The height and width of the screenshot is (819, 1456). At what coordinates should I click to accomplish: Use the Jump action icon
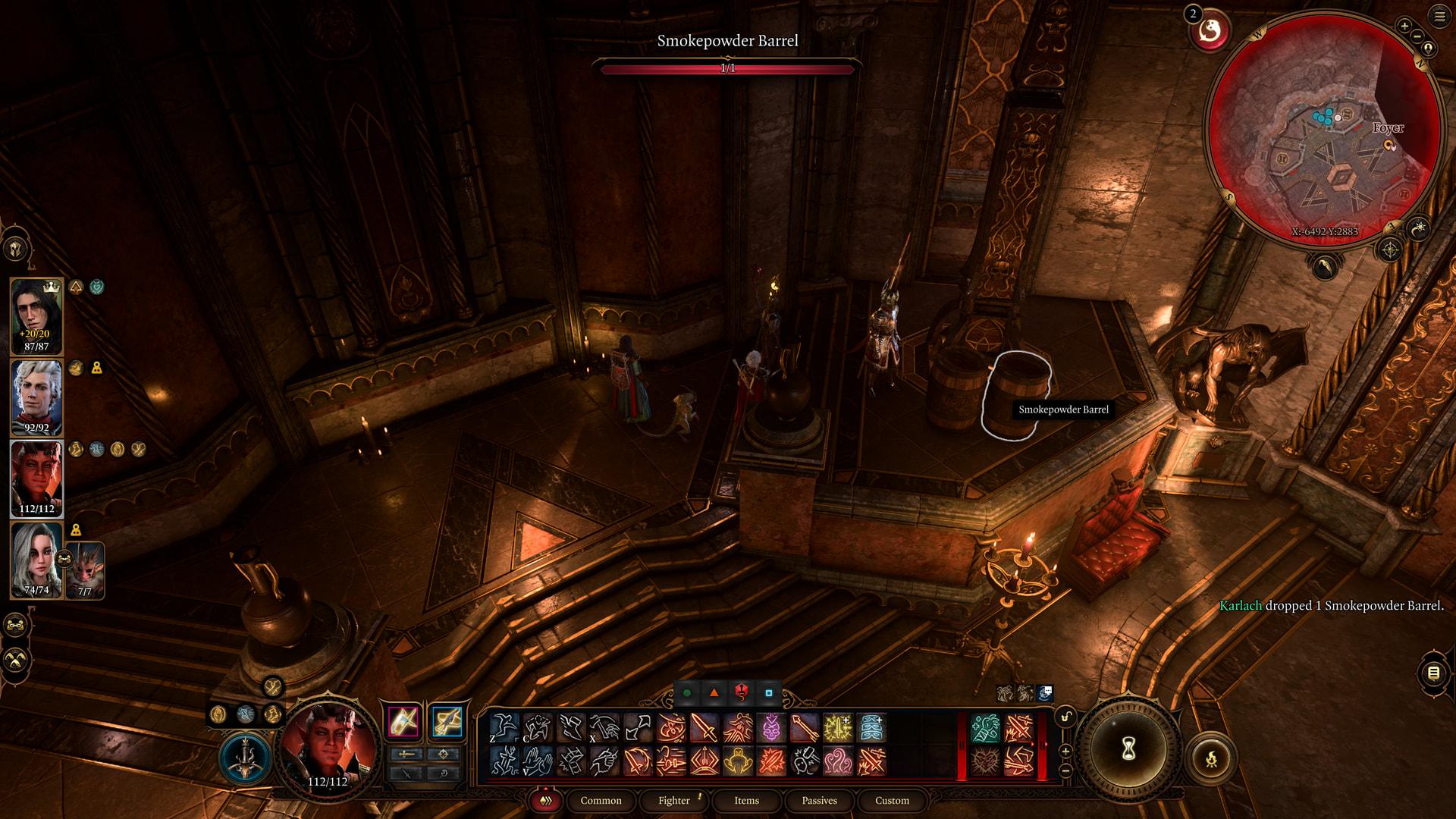click(x=504, y=728)
